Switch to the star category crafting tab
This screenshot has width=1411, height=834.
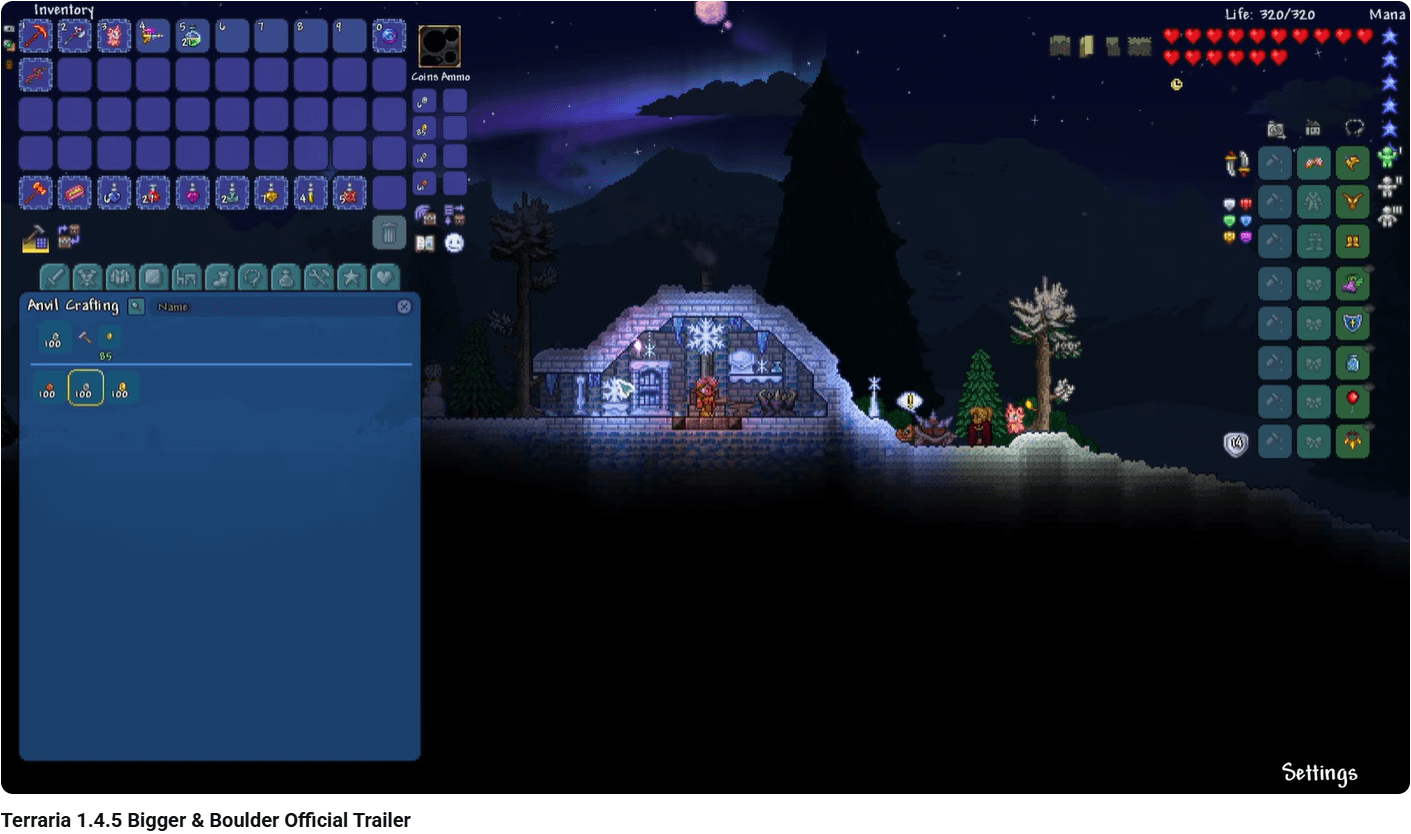(351, 277)
